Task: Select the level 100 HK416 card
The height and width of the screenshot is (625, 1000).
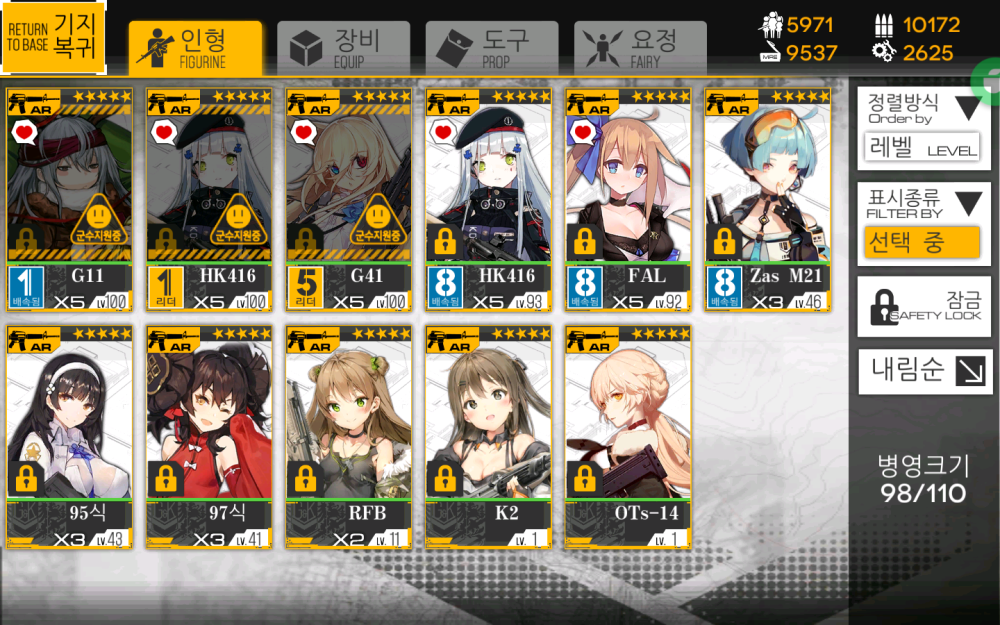Action: point(209,200)
